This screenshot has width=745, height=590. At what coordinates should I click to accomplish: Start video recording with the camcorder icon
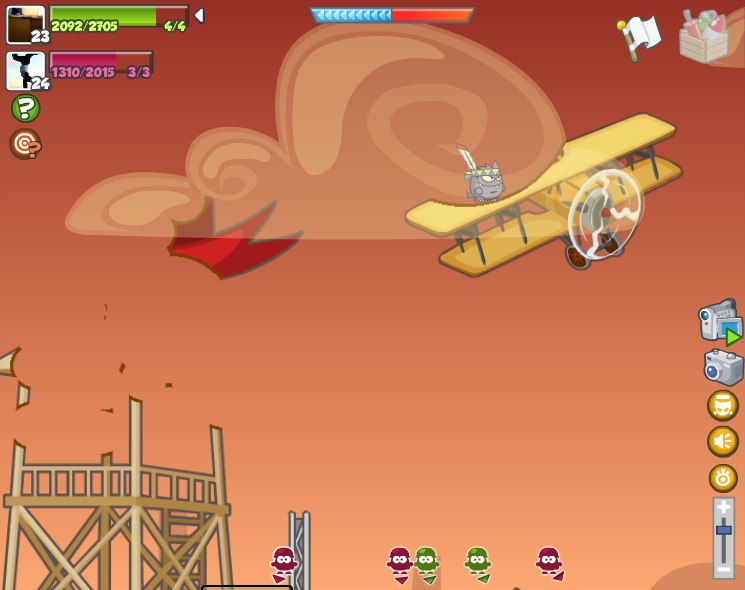pyautogui.click(x=720, y=322)
